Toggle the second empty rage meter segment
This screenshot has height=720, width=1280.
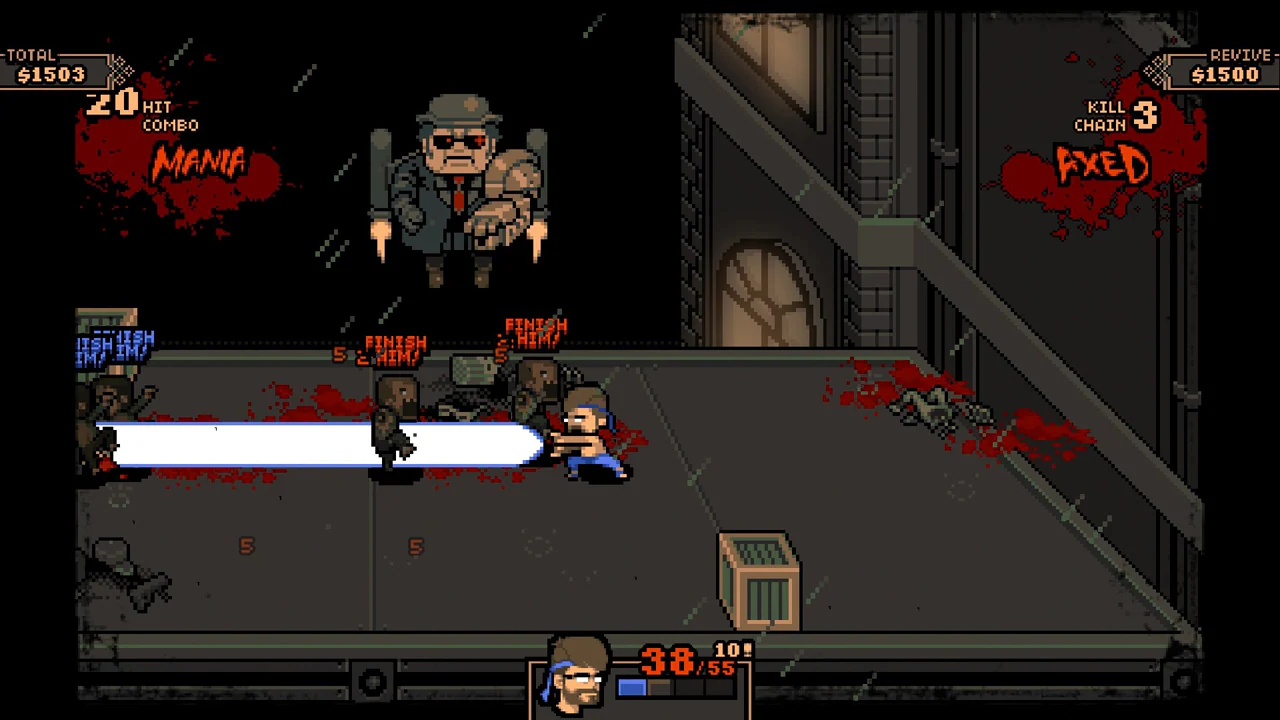coord(660,688)
